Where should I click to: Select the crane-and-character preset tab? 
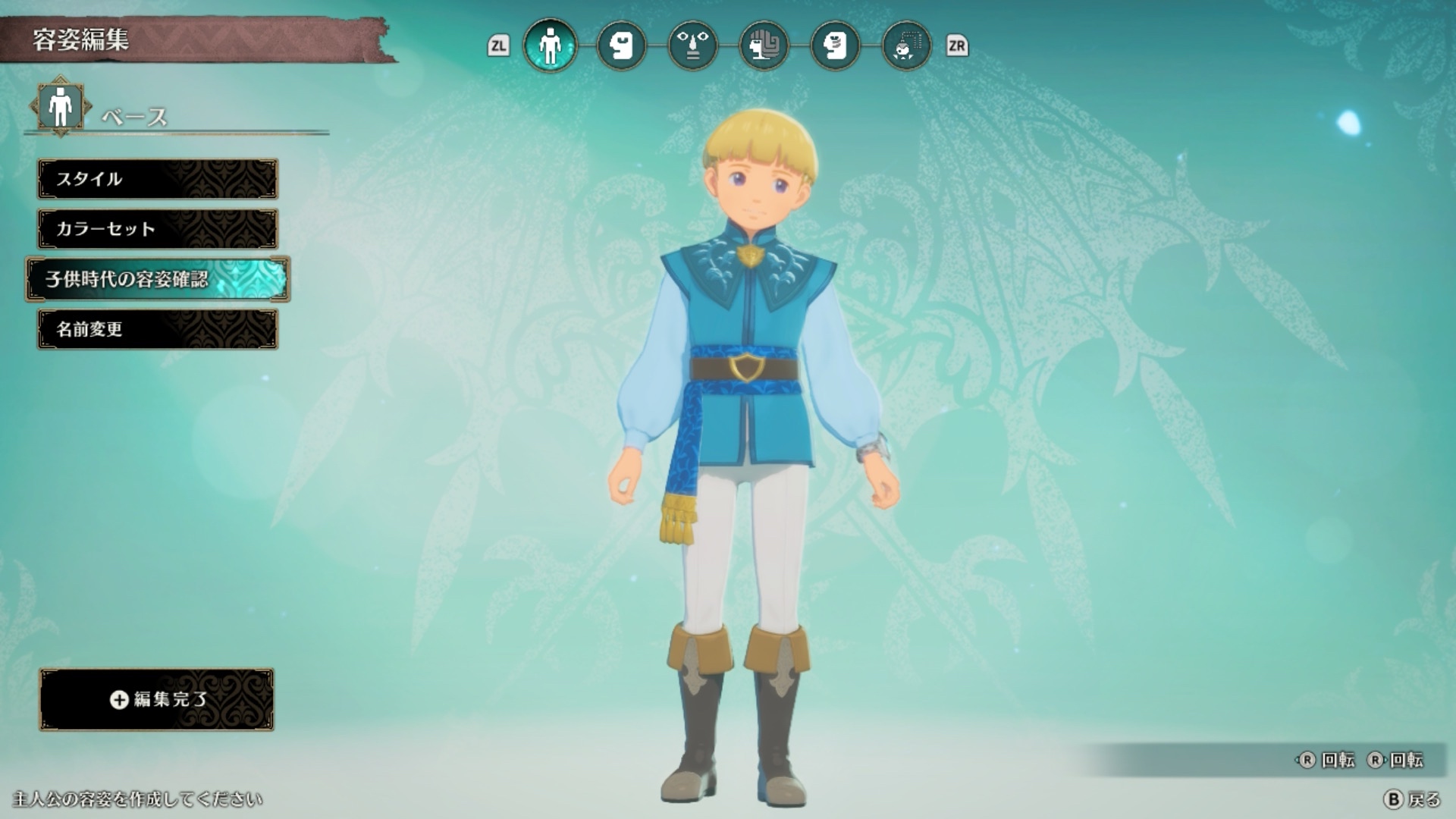906,46
